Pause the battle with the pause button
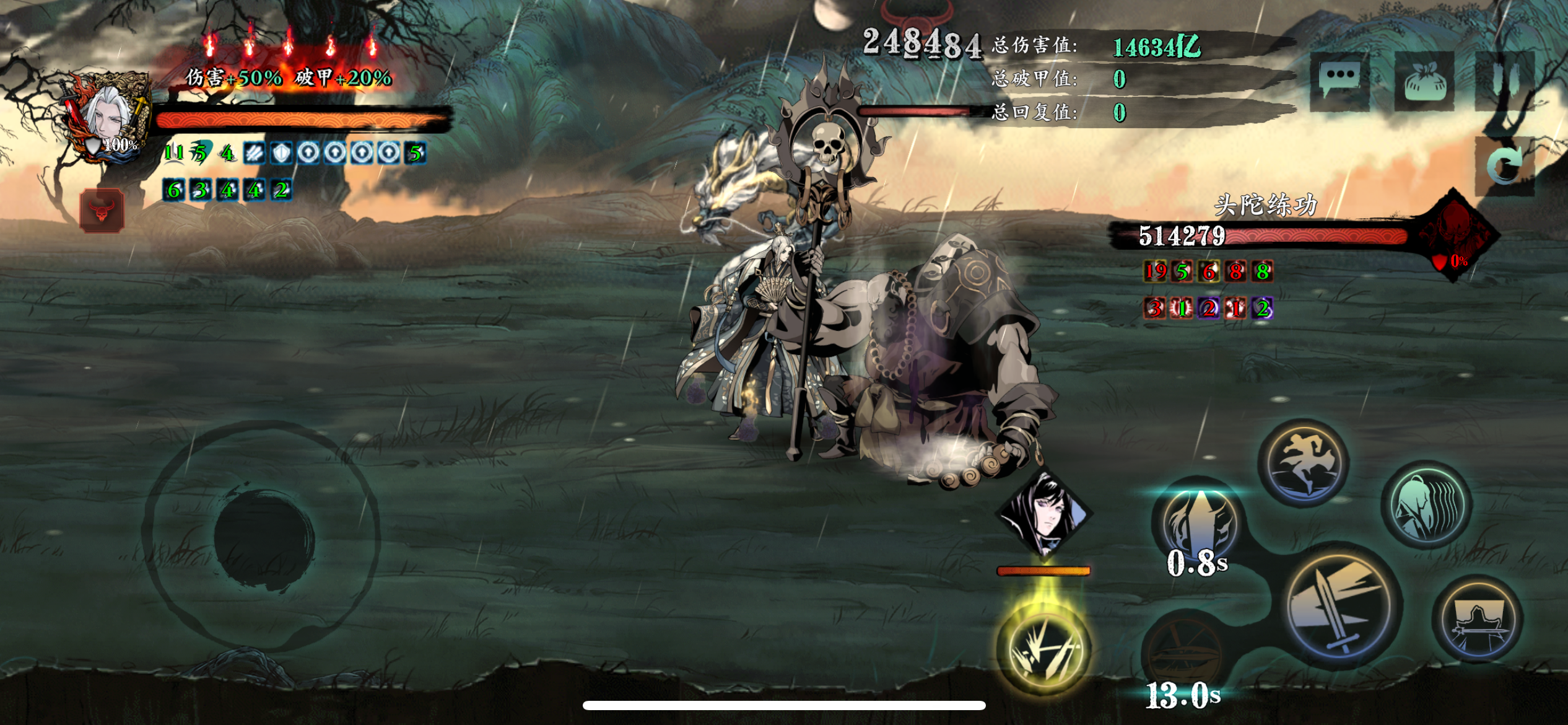The image size is (1568, 725). pos(1504,81)
